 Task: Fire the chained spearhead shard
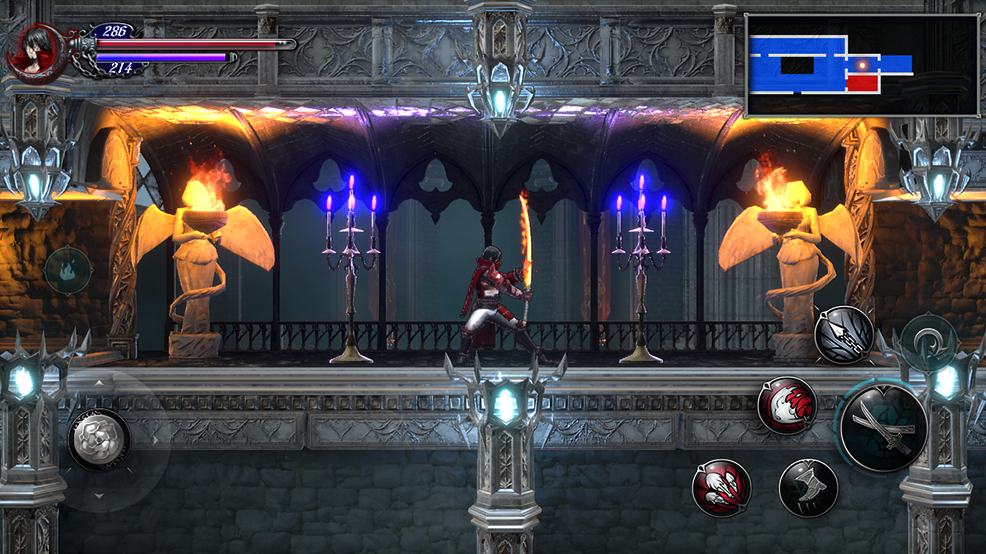(x=843, y=334)
